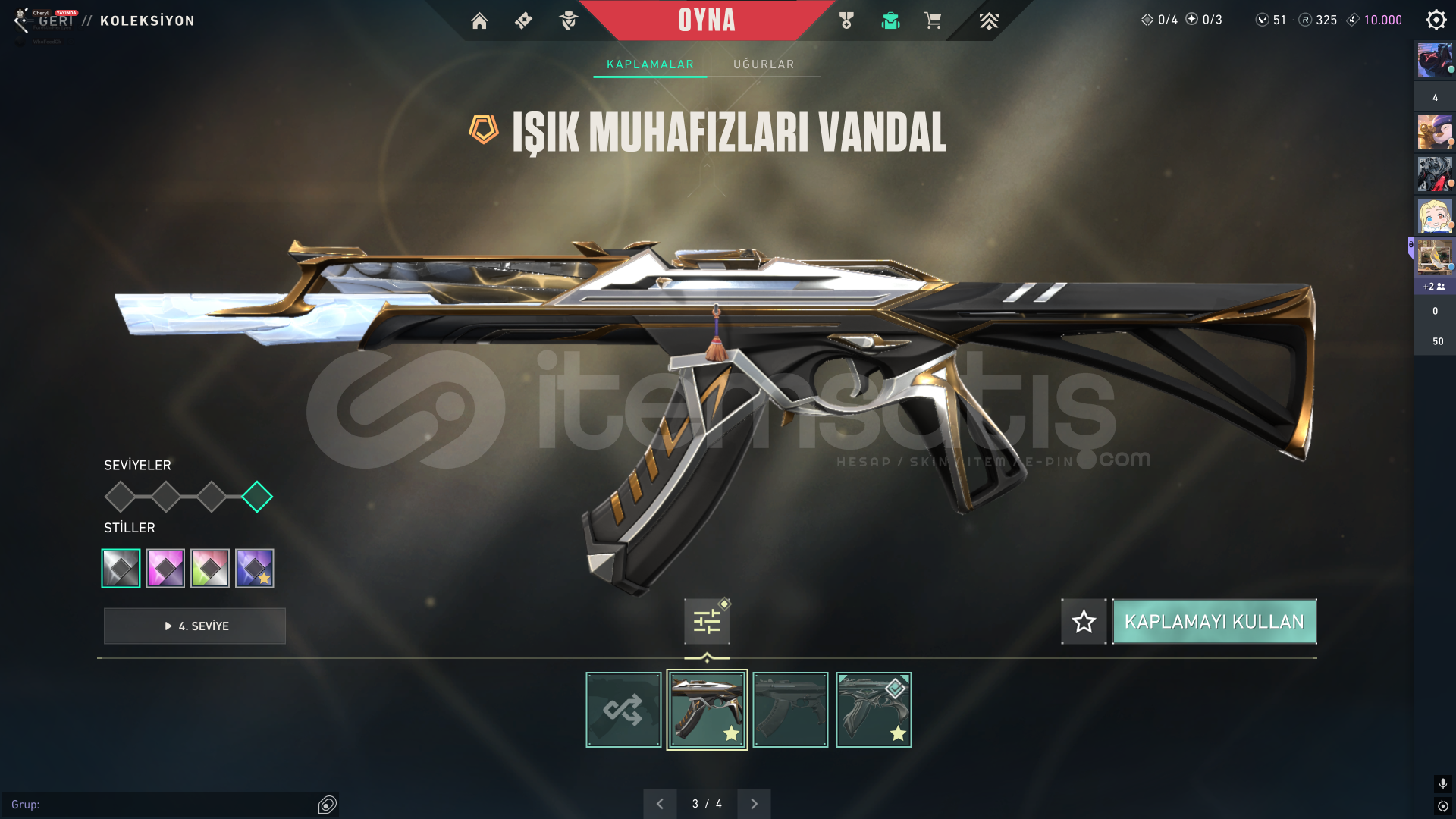The height and width of the screenshot is (819, 1456).
Task: Open the Store cart icon
Action: [933, 20]
